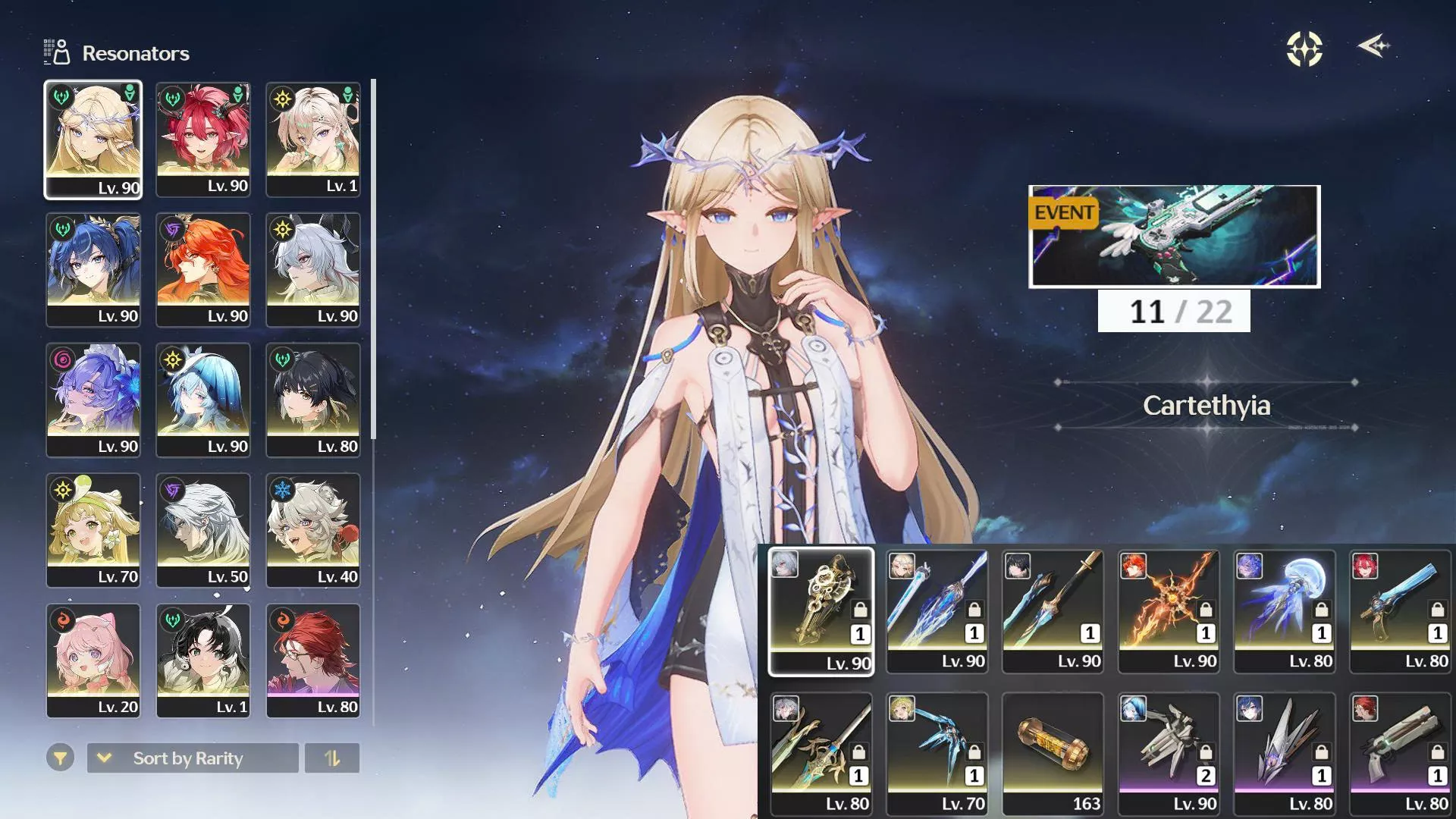Open the Sort by Rarity dropdown
Viewport: 1456px width, 819px height.
coord(193,758)
